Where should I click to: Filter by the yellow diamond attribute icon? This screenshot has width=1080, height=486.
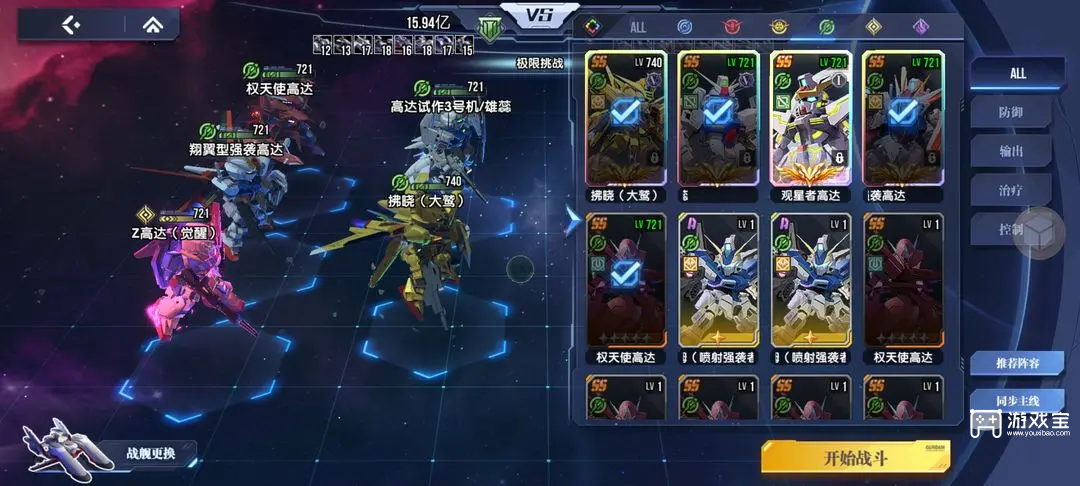click(x=873, y=27)
